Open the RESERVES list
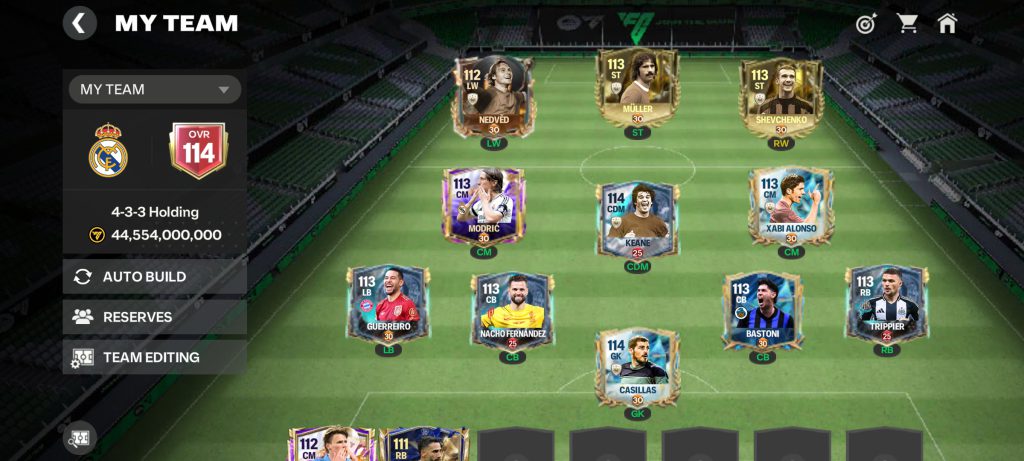The width and height of the screenshot is (1024, 461). pos(155,317)
